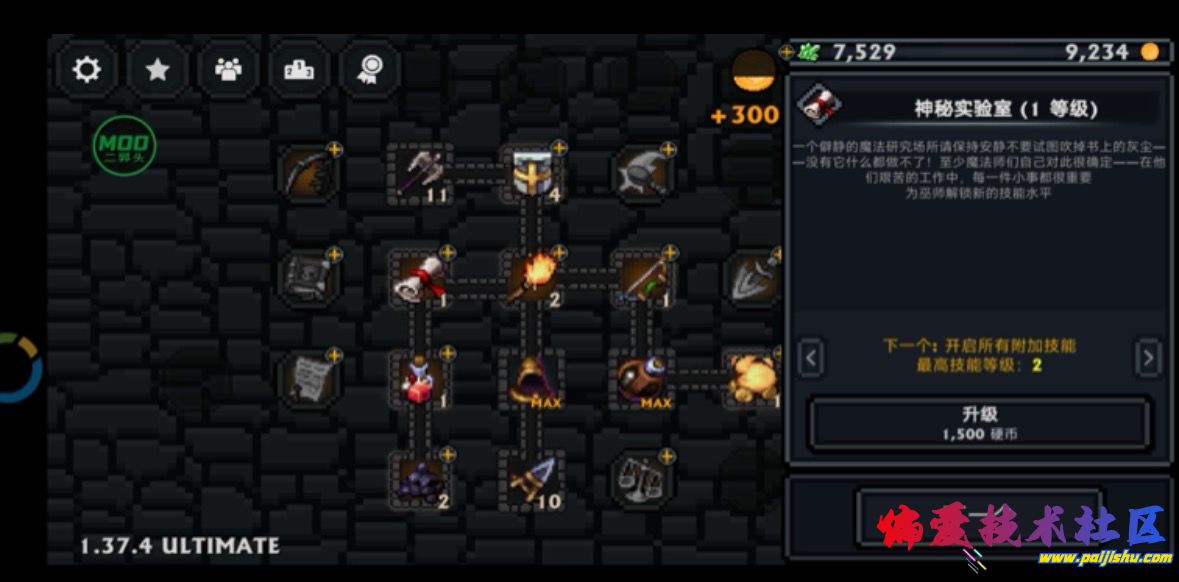
Task: Tap the green MOD menu badge
Action: click(125, 146)
